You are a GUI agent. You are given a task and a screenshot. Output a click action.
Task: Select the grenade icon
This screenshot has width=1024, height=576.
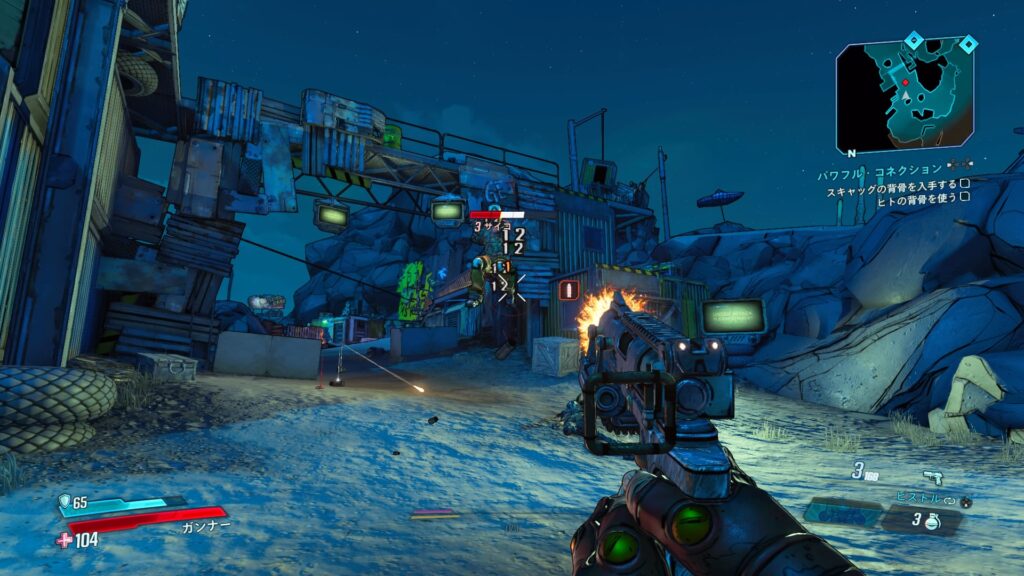tap(931, 521)
